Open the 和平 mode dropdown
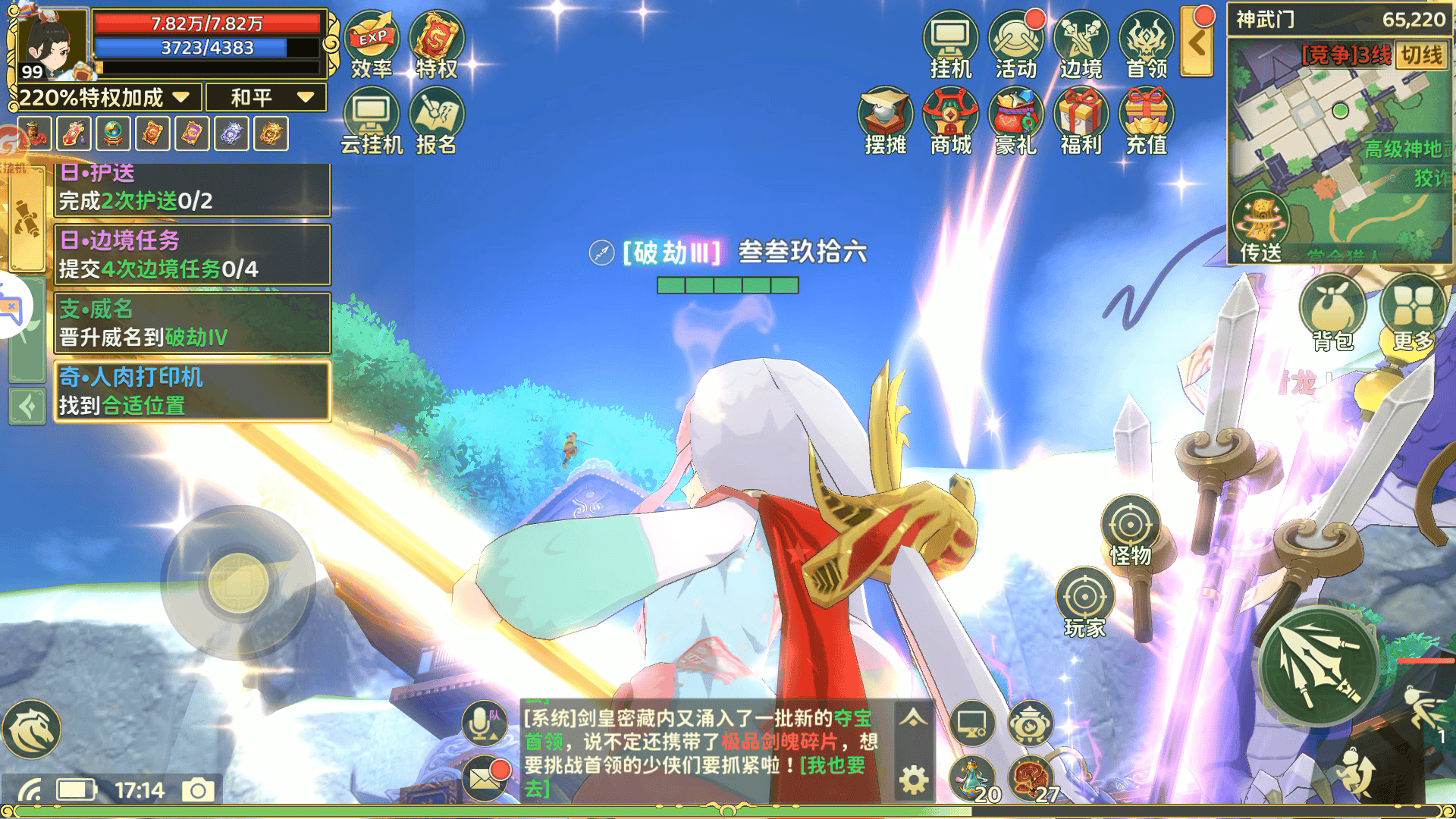Image resolution: width=1456 pixels, height=819 pixels. 267,97
